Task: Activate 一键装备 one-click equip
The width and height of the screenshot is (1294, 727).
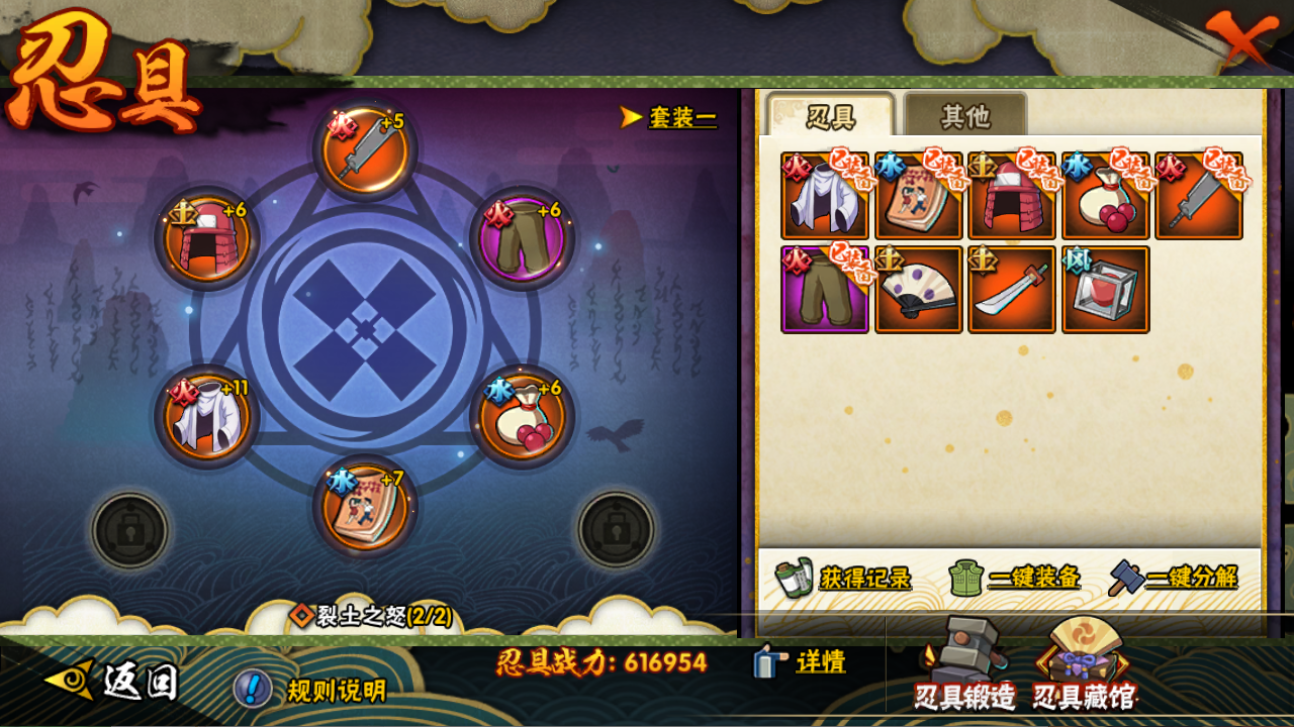Action: coord(1014,577)
